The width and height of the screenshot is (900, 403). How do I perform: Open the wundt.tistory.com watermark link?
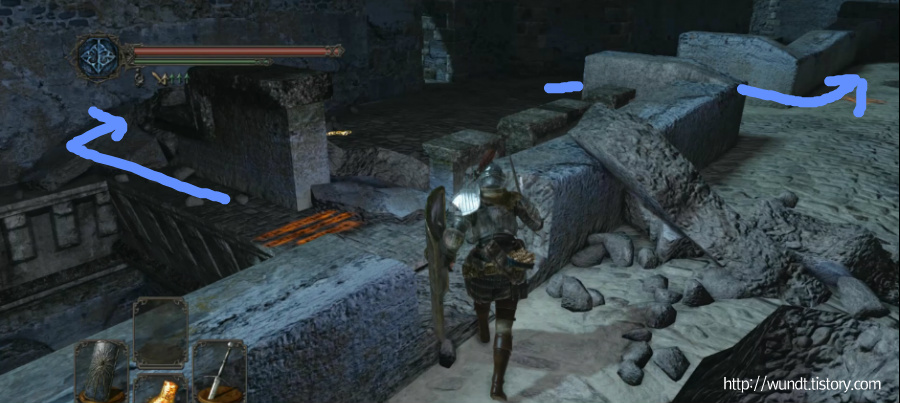801,384
